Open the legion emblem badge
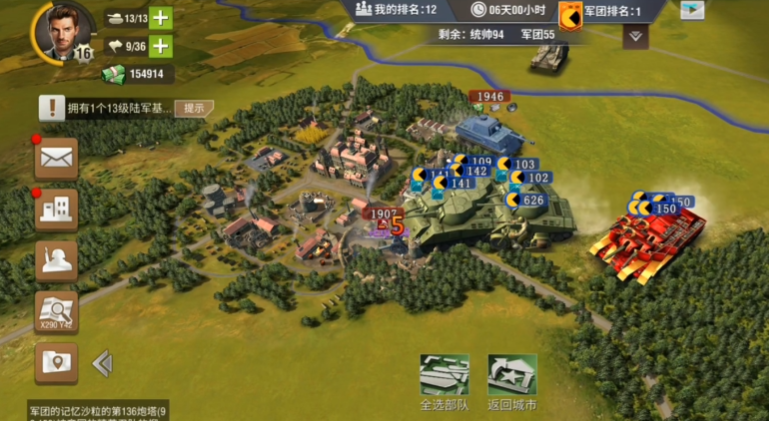 [x=571, y=14]
